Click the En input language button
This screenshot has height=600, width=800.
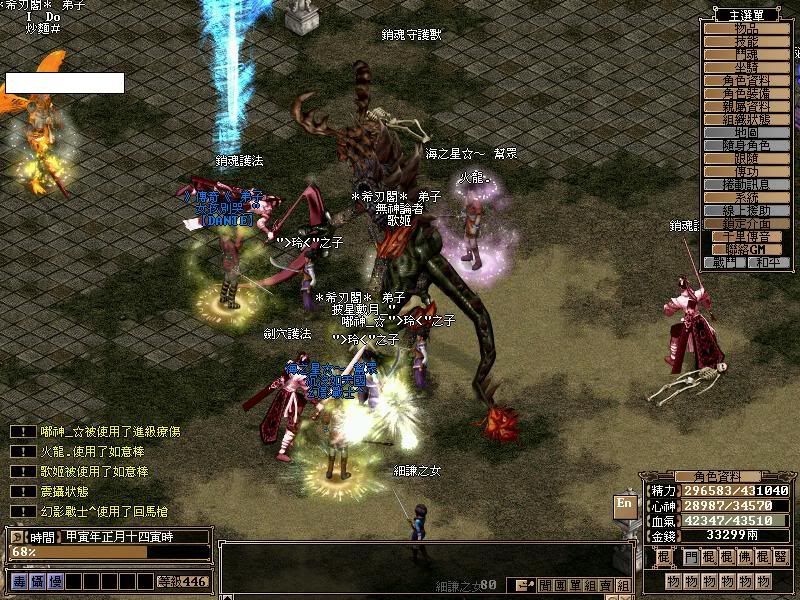click(x=624, y=504)
